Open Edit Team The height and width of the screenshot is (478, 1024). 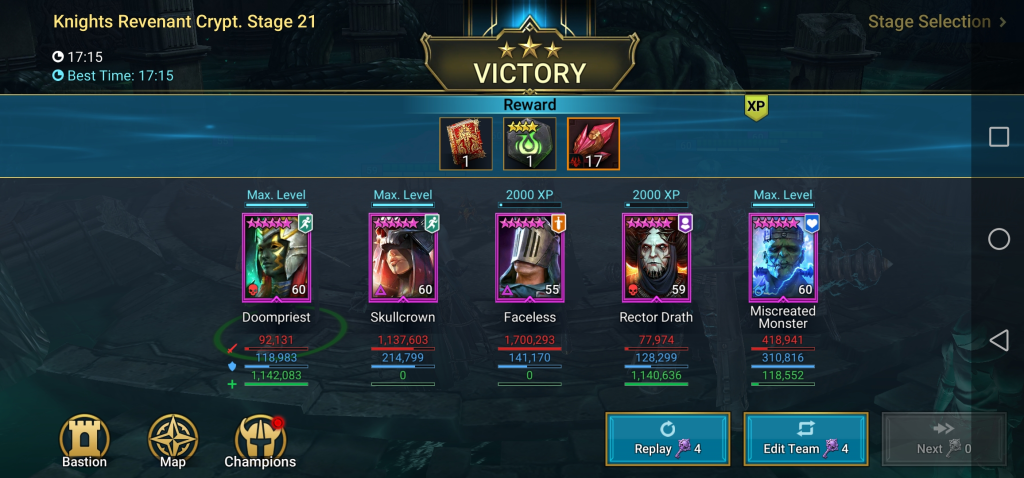805,438
